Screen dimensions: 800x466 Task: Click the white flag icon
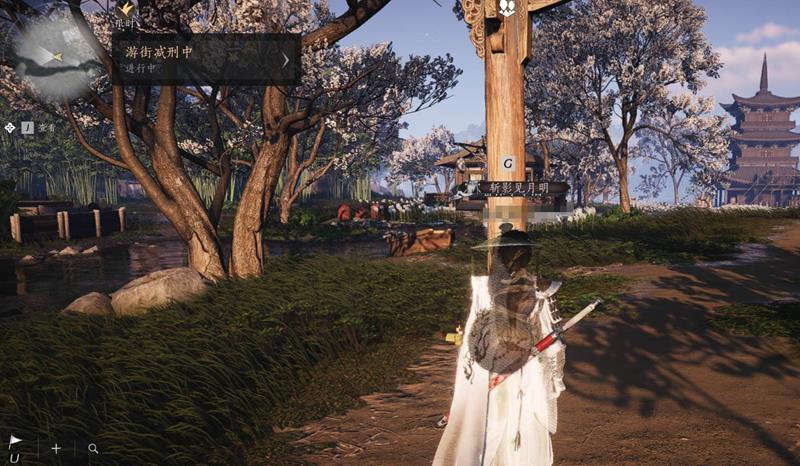pos(15,441)
